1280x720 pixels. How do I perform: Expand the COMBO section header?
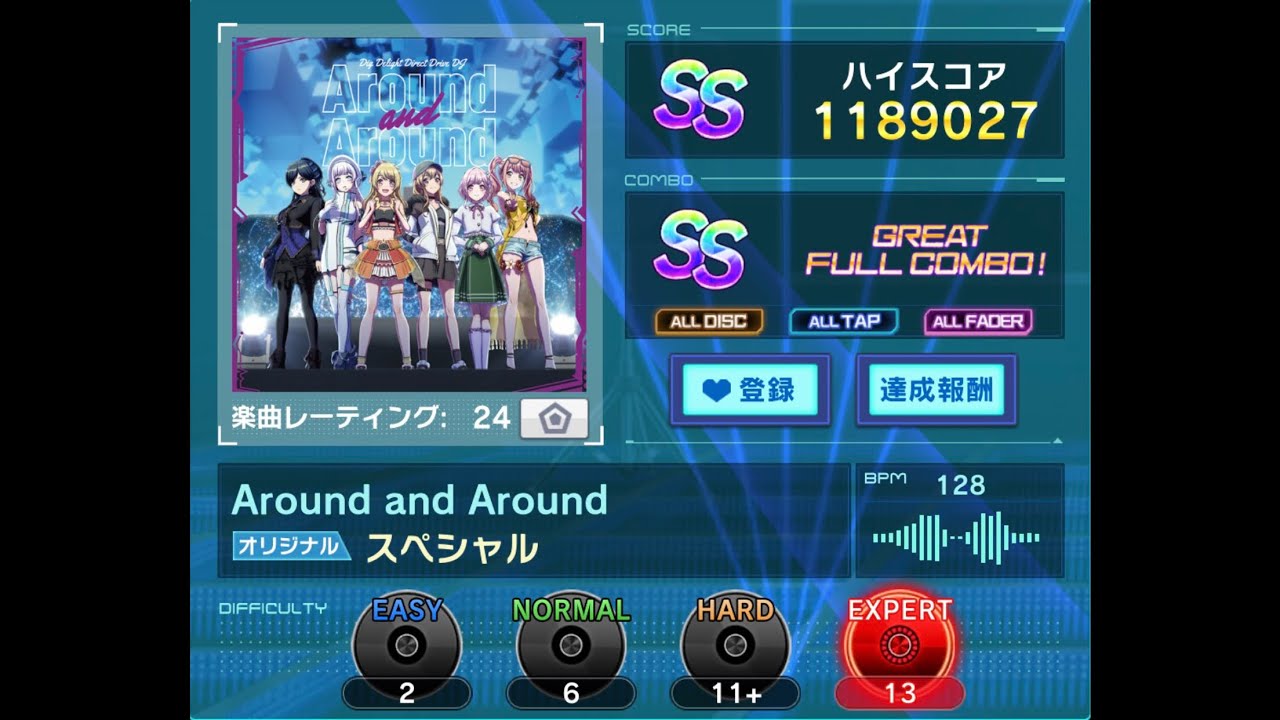pyautogui.click(x=661, y=180)
